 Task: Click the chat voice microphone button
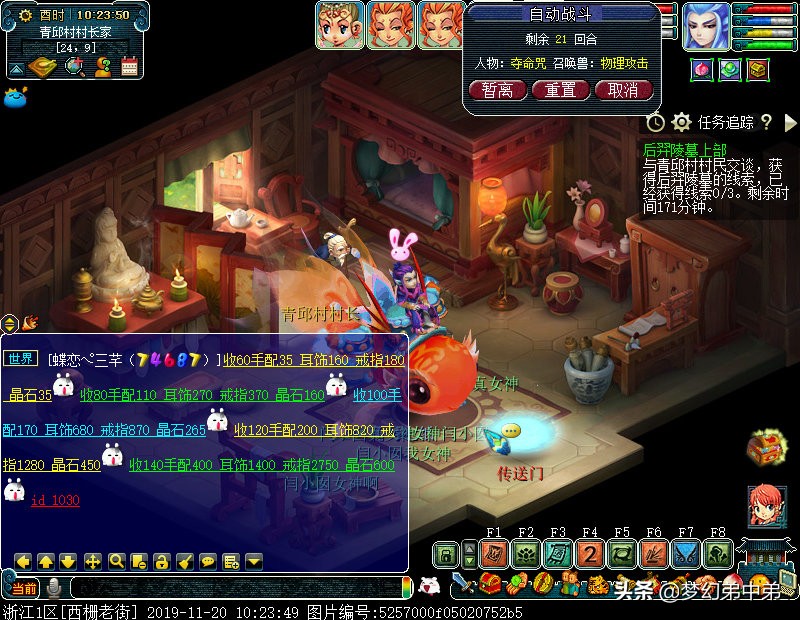[53, 587]
